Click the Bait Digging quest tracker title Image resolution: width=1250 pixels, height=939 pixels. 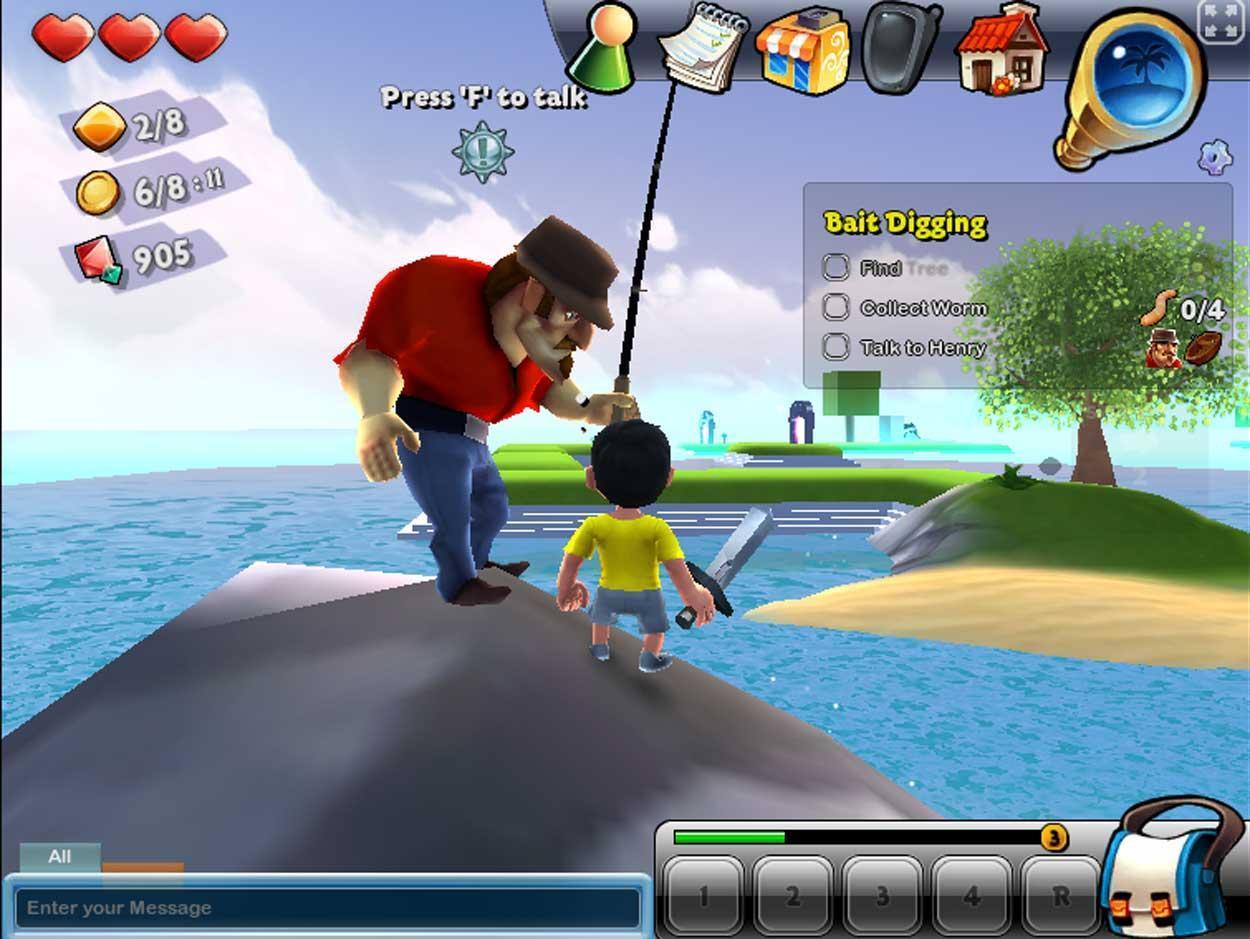(x=905, y=223)
